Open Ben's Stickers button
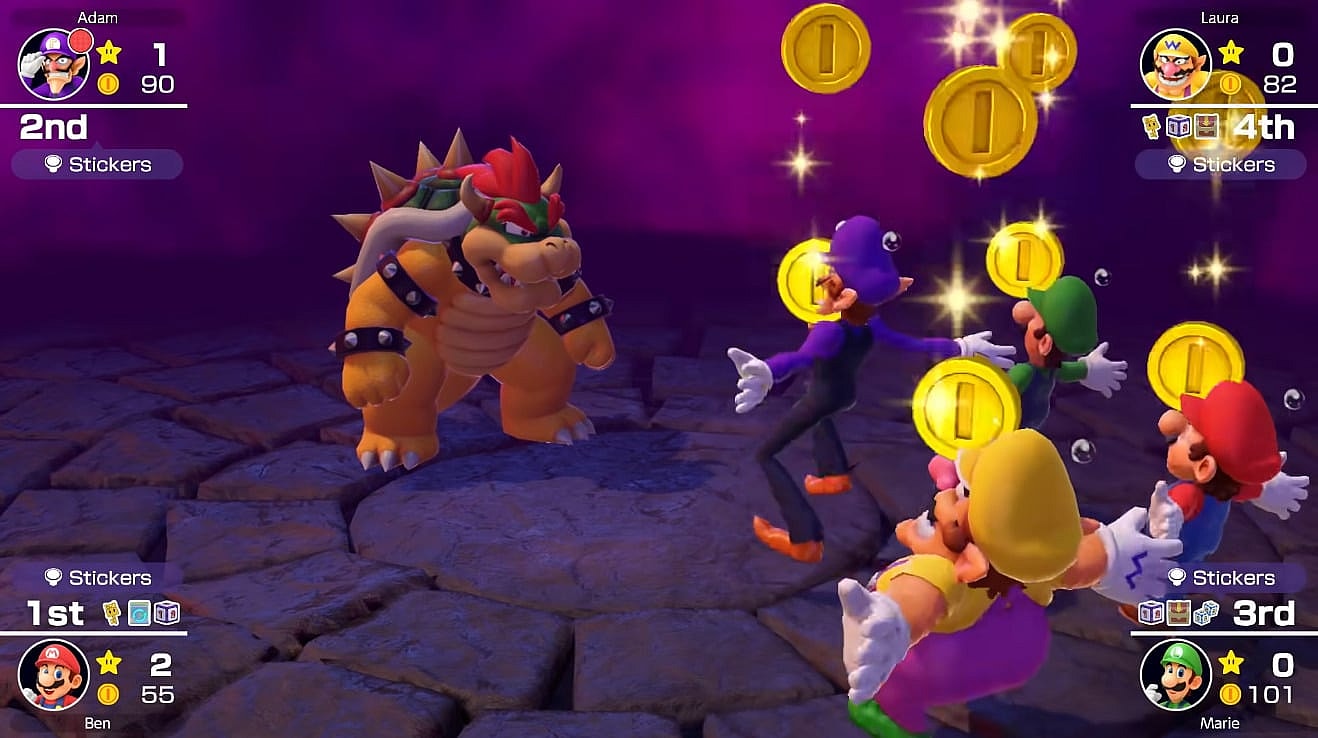The height and width of the screenshot is (738, 1318). [x=97, y=577]
